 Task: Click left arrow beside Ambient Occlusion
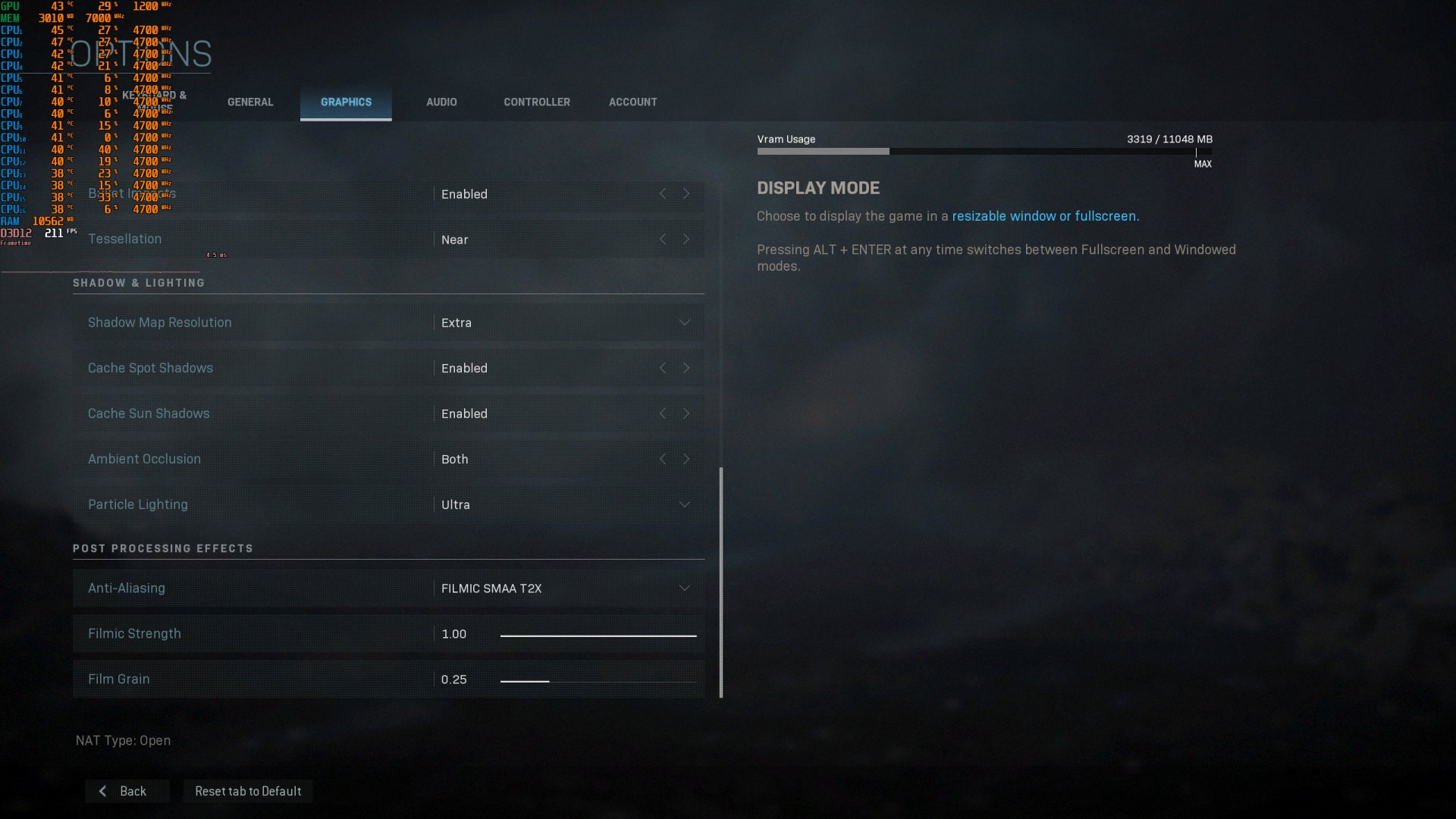pyautogui.click(x=663, y=459)
